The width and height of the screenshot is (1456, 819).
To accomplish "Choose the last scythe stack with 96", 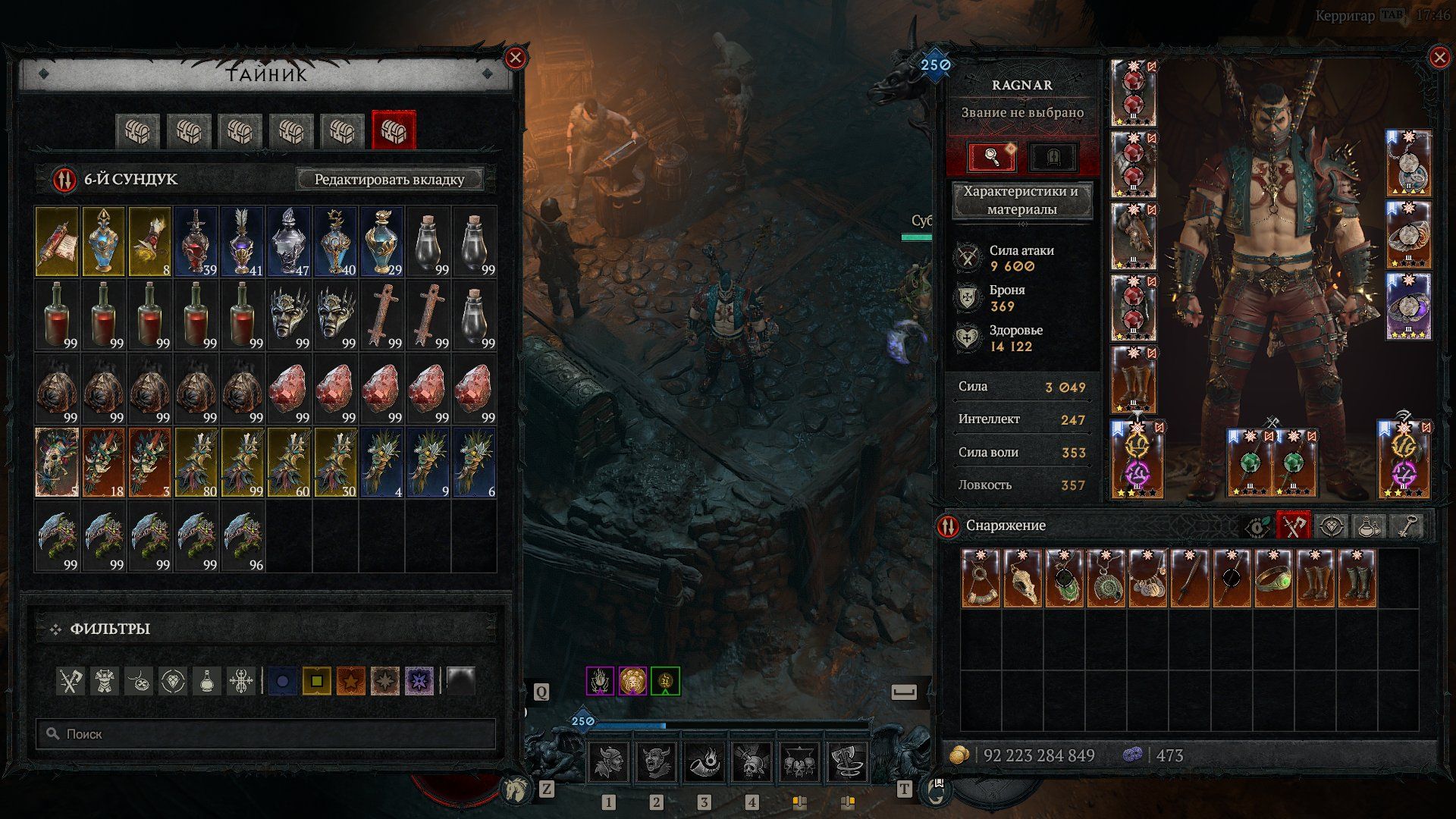I will 243,537.
